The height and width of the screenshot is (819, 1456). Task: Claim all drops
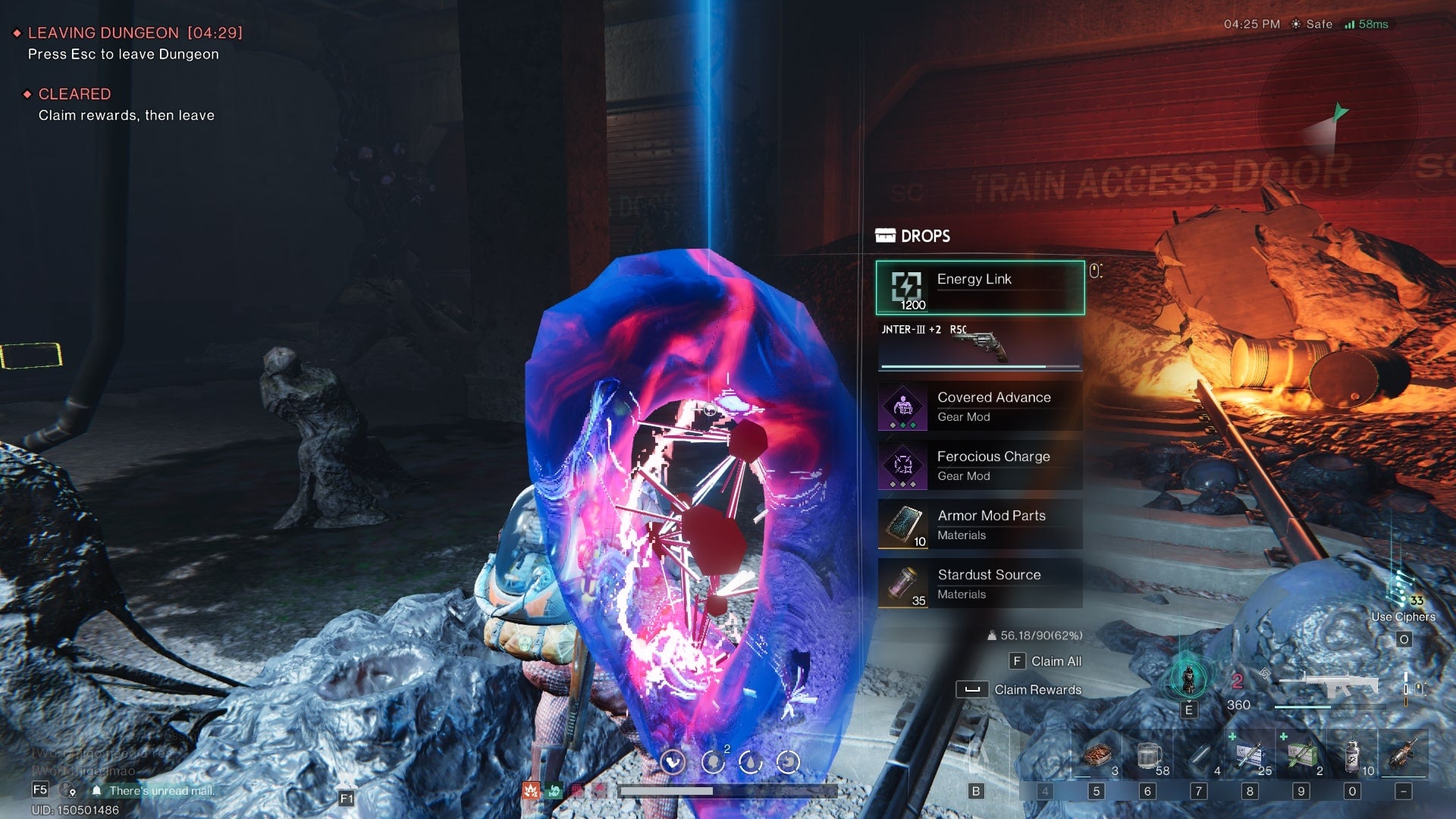coord(1046,661)
